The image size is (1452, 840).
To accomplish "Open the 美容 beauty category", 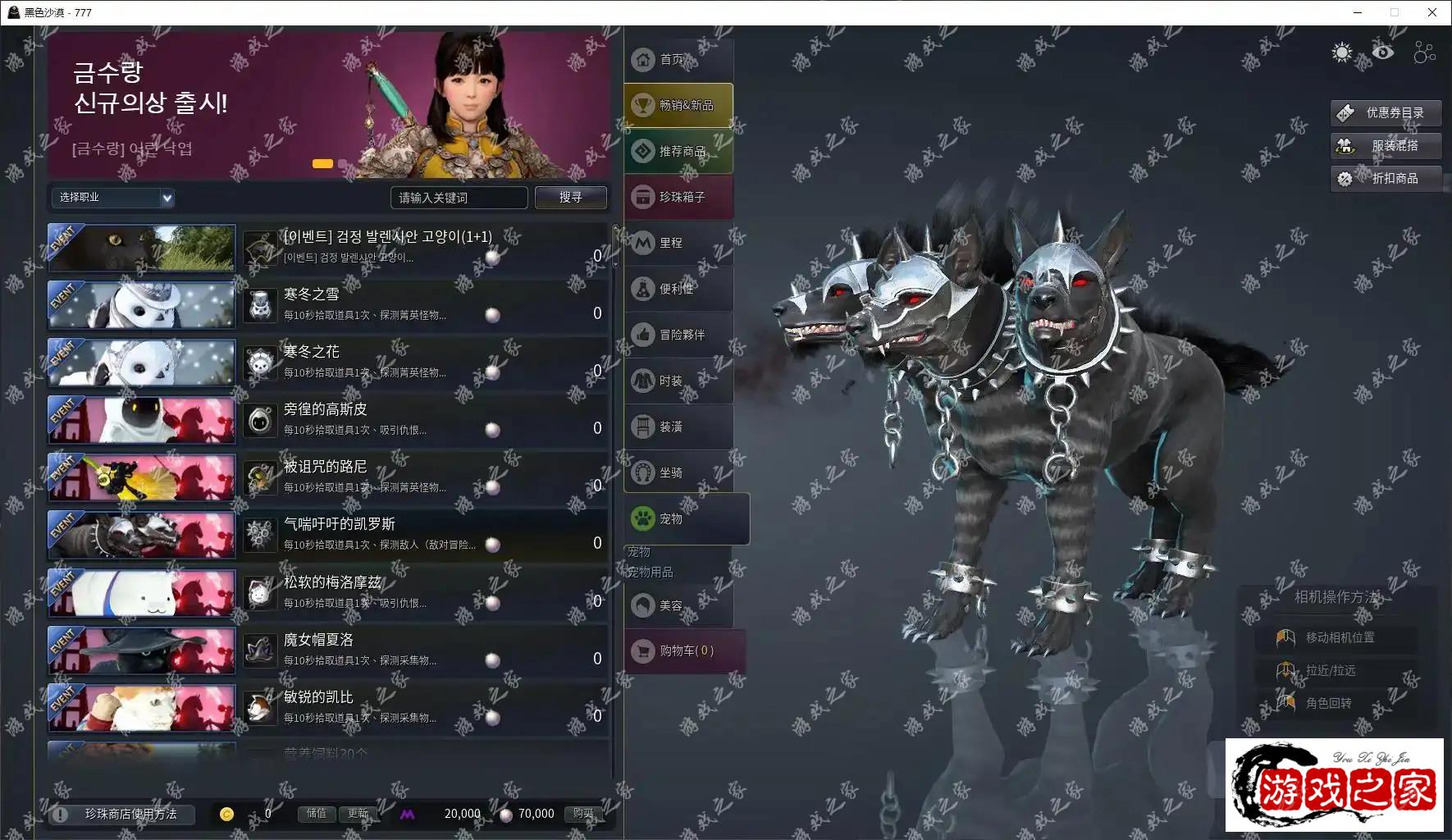I will 678,606.
